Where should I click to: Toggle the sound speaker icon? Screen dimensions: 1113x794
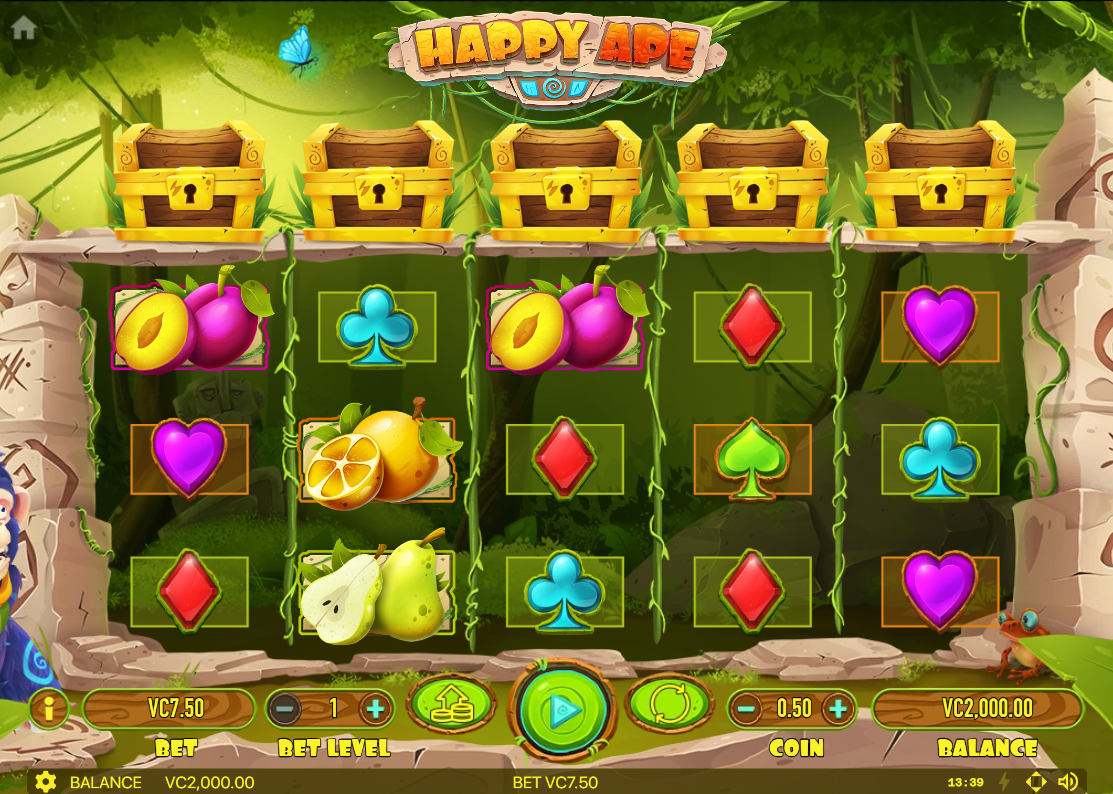click(1068, 782)
